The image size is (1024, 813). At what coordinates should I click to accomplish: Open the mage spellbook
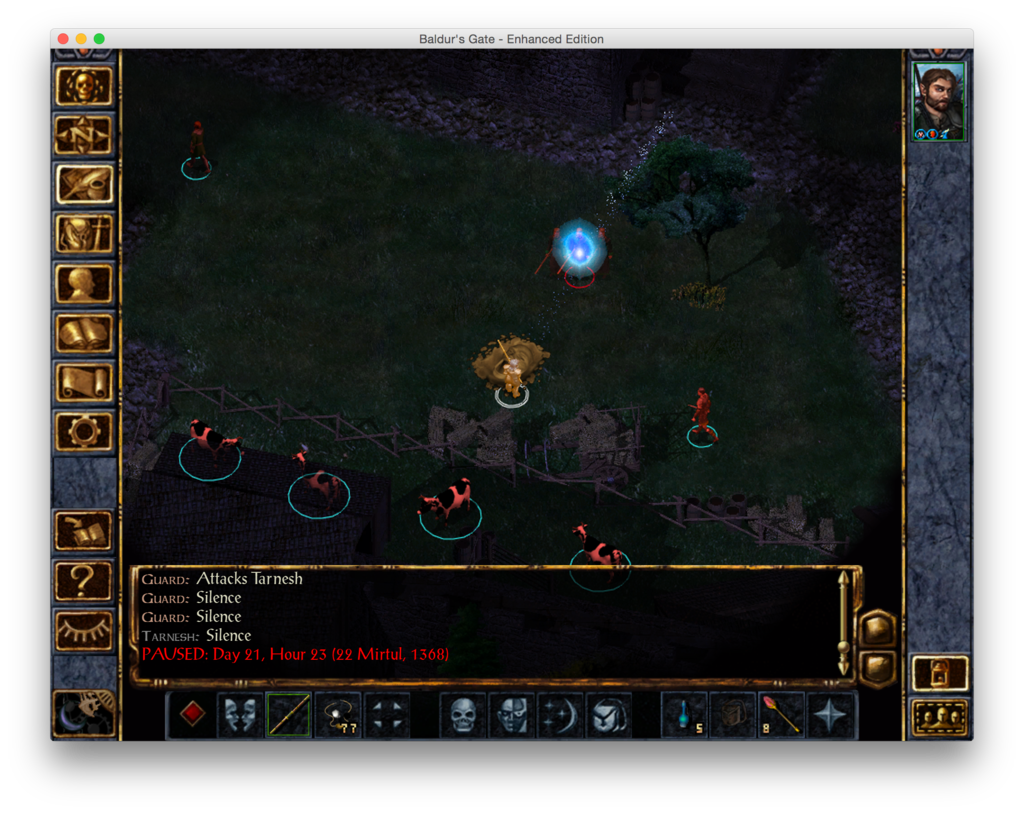click(x=84, y=333)
